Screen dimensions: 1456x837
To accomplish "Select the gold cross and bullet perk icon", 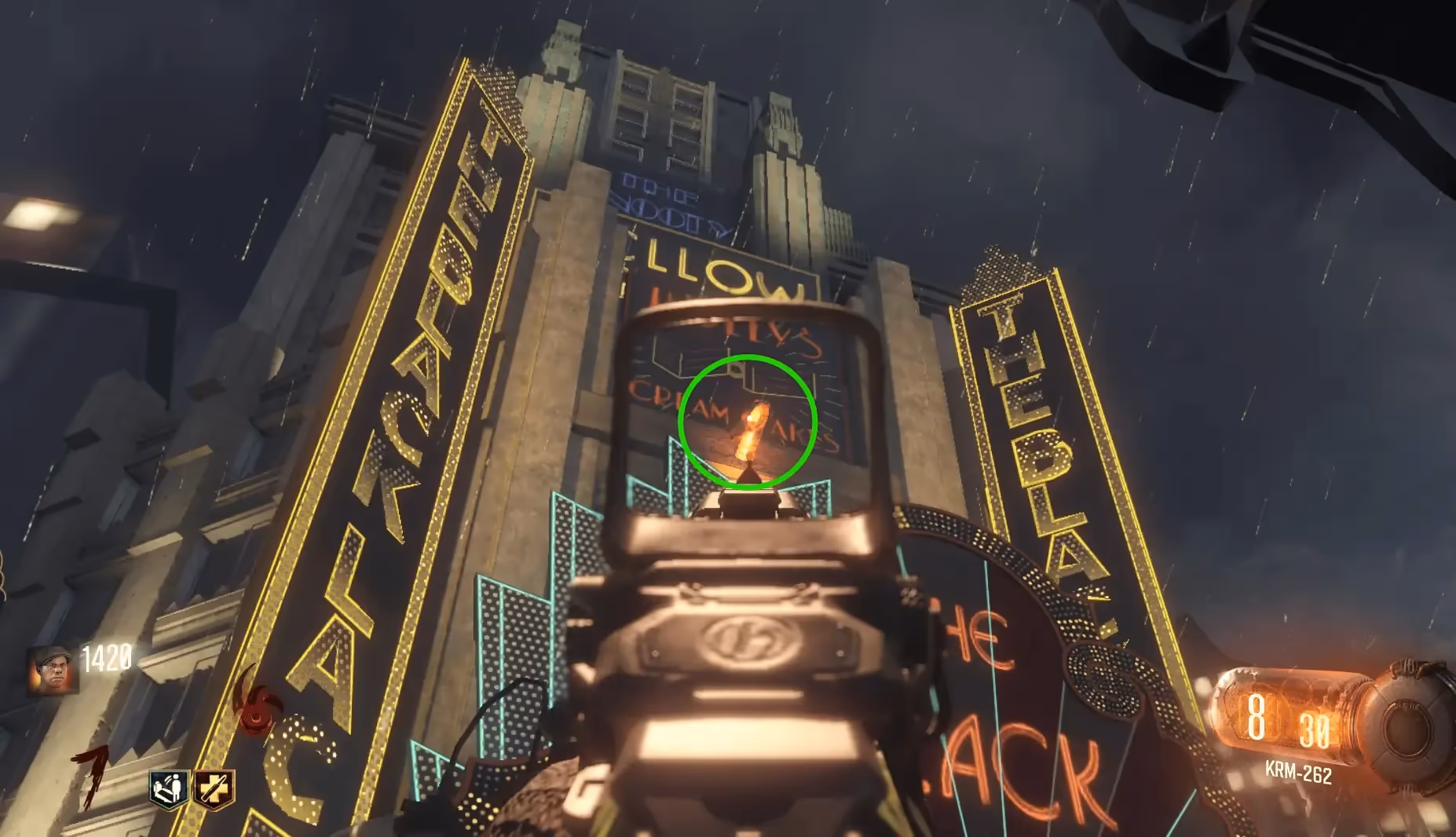I will [214, 788].
